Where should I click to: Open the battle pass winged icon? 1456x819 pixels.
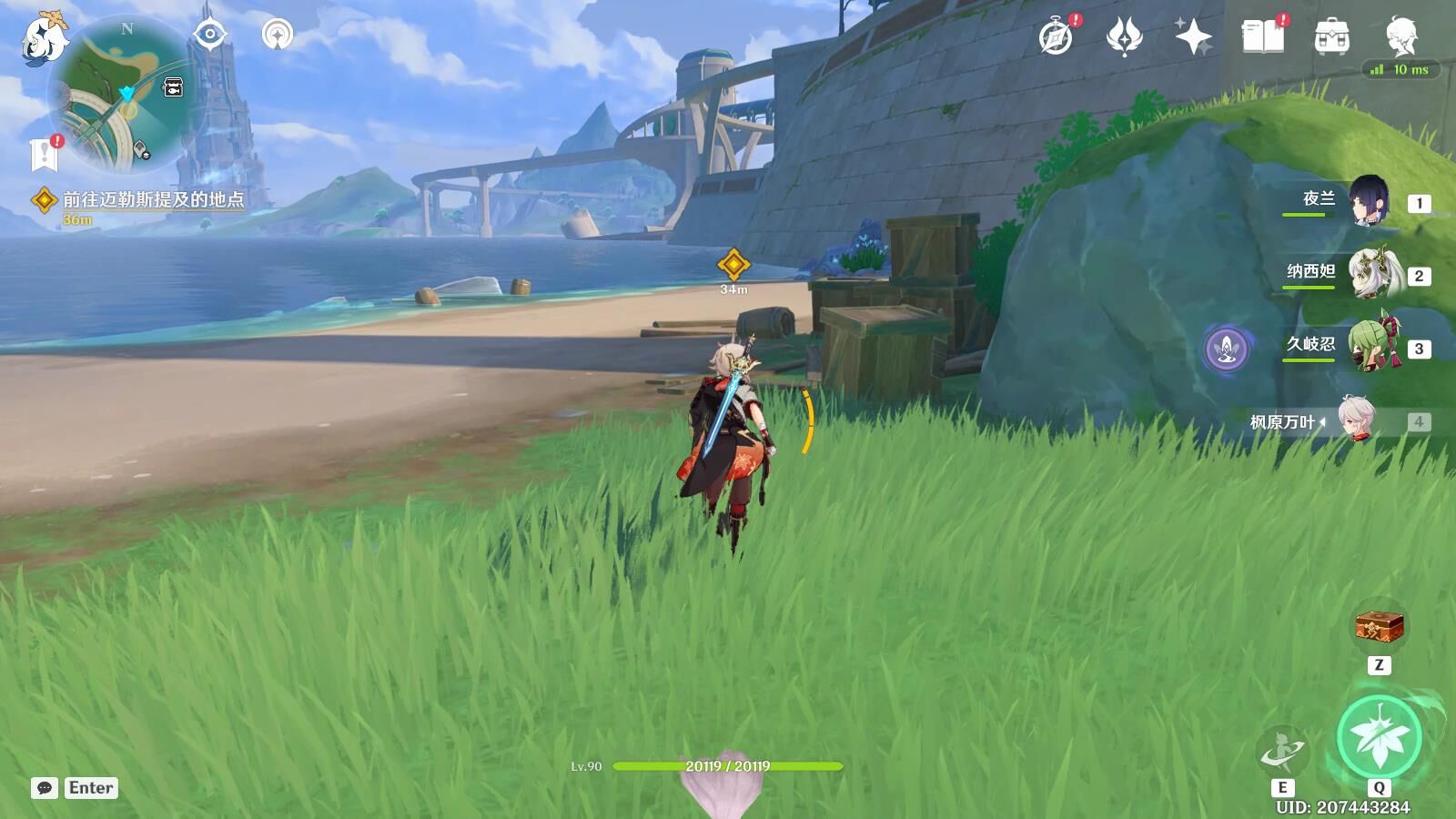click(x=1125, y=37)
